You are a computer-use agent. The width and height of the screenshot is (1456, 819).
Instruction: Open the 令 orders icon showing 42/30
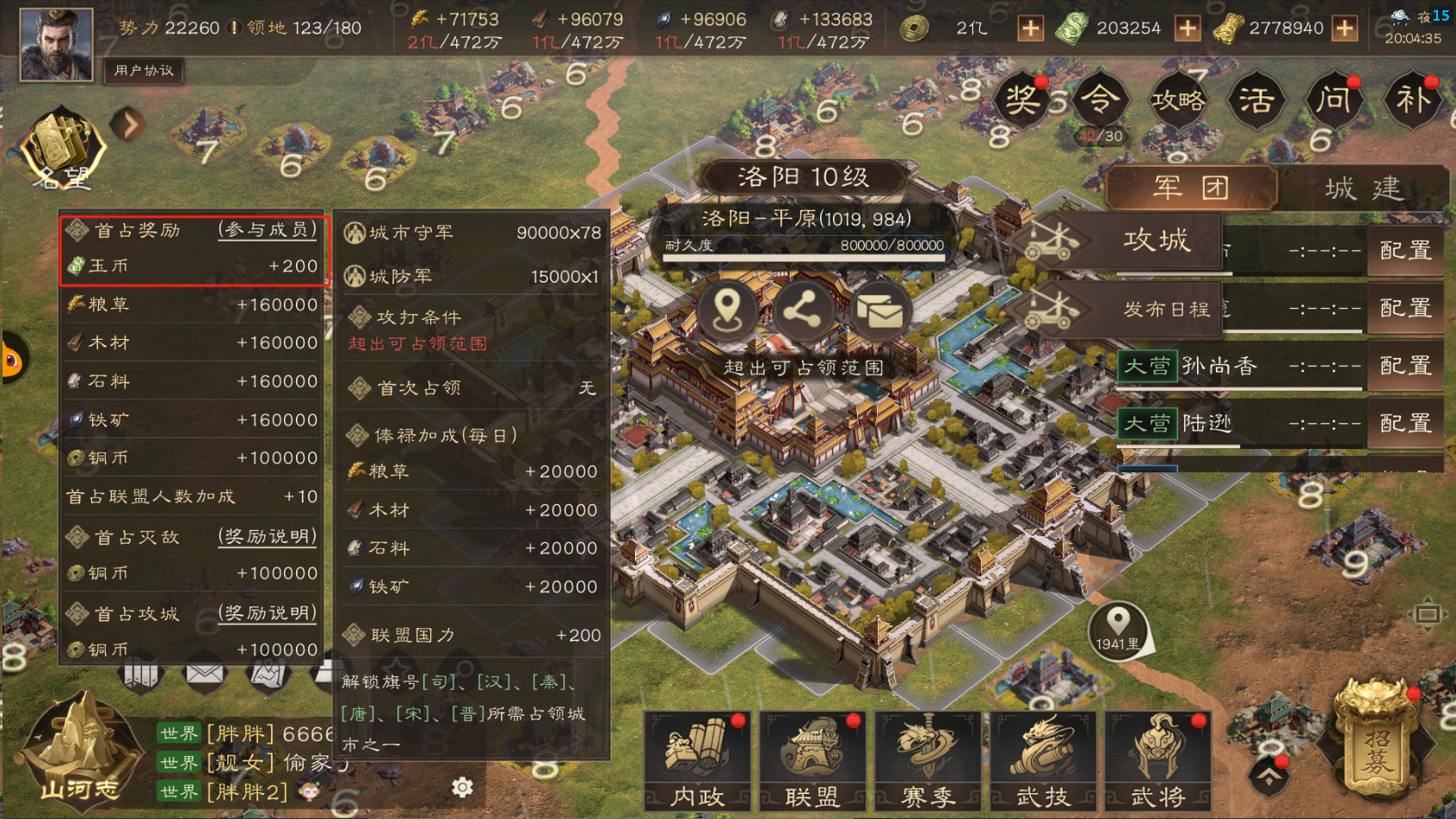(x=1101, y=101)
